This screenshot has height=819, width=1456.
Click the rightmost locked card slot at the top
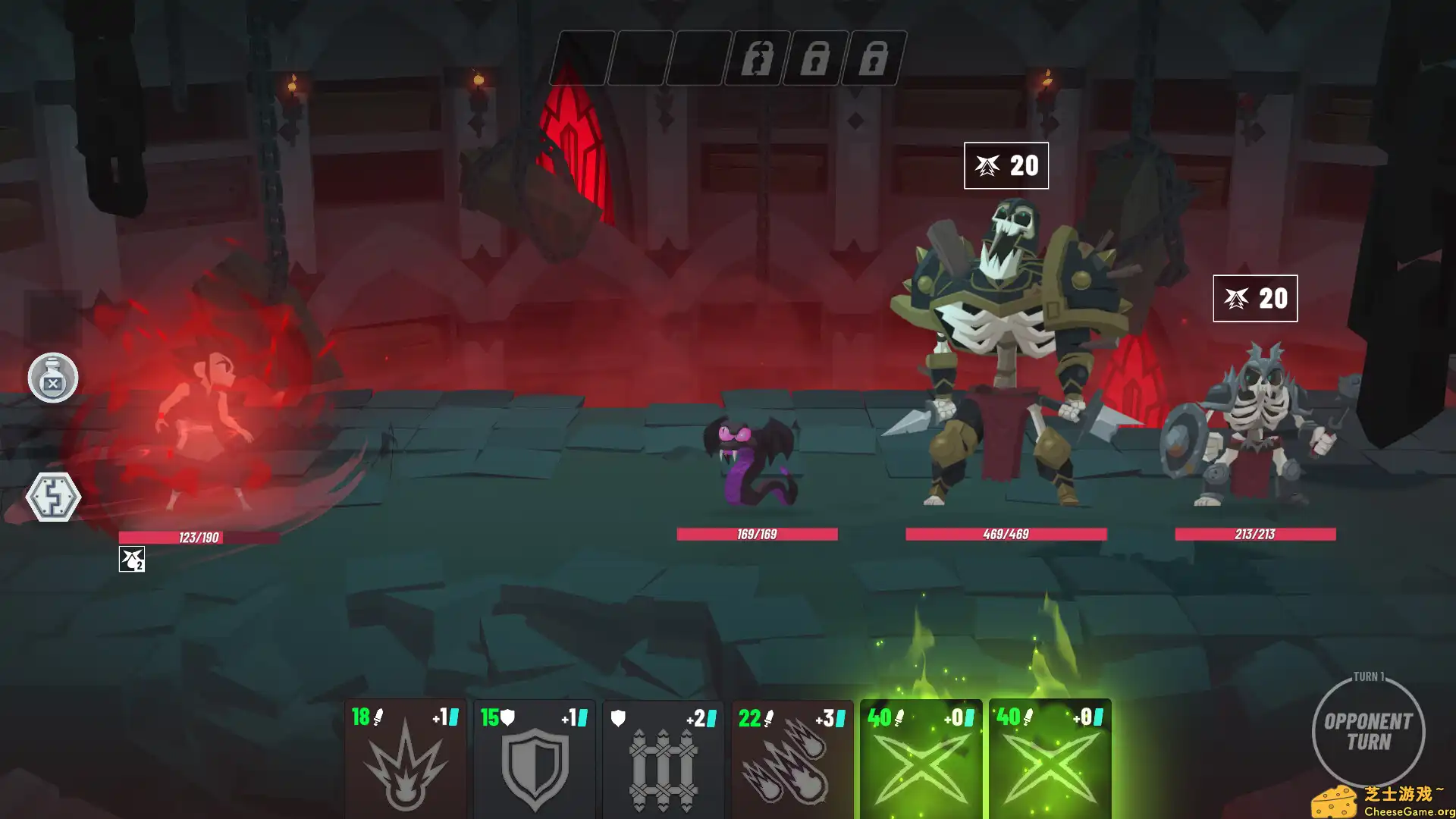click(x=874, y=57)
